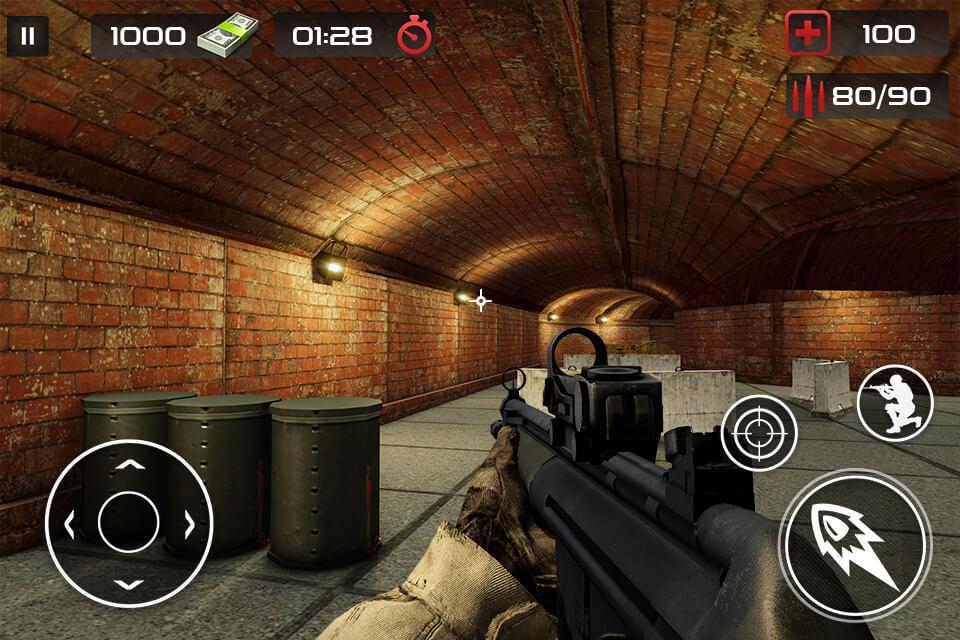
Task: Activate the crouching soldier stance button
Action: click(895, 403)
